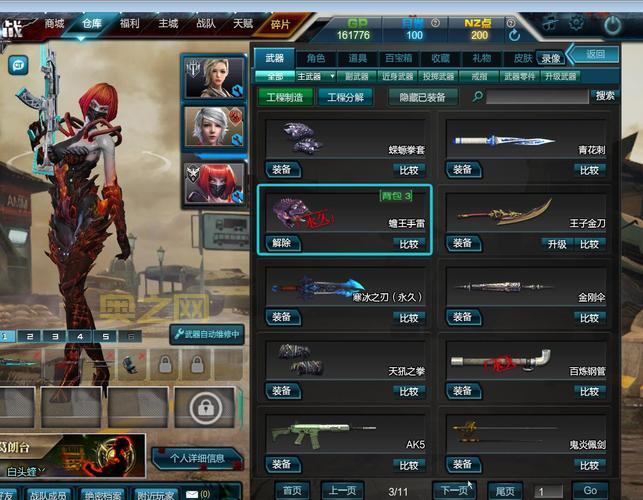Toggle 隐藏已装备 hide equipped items
The image size is (643, 500).
pos(423,97)
